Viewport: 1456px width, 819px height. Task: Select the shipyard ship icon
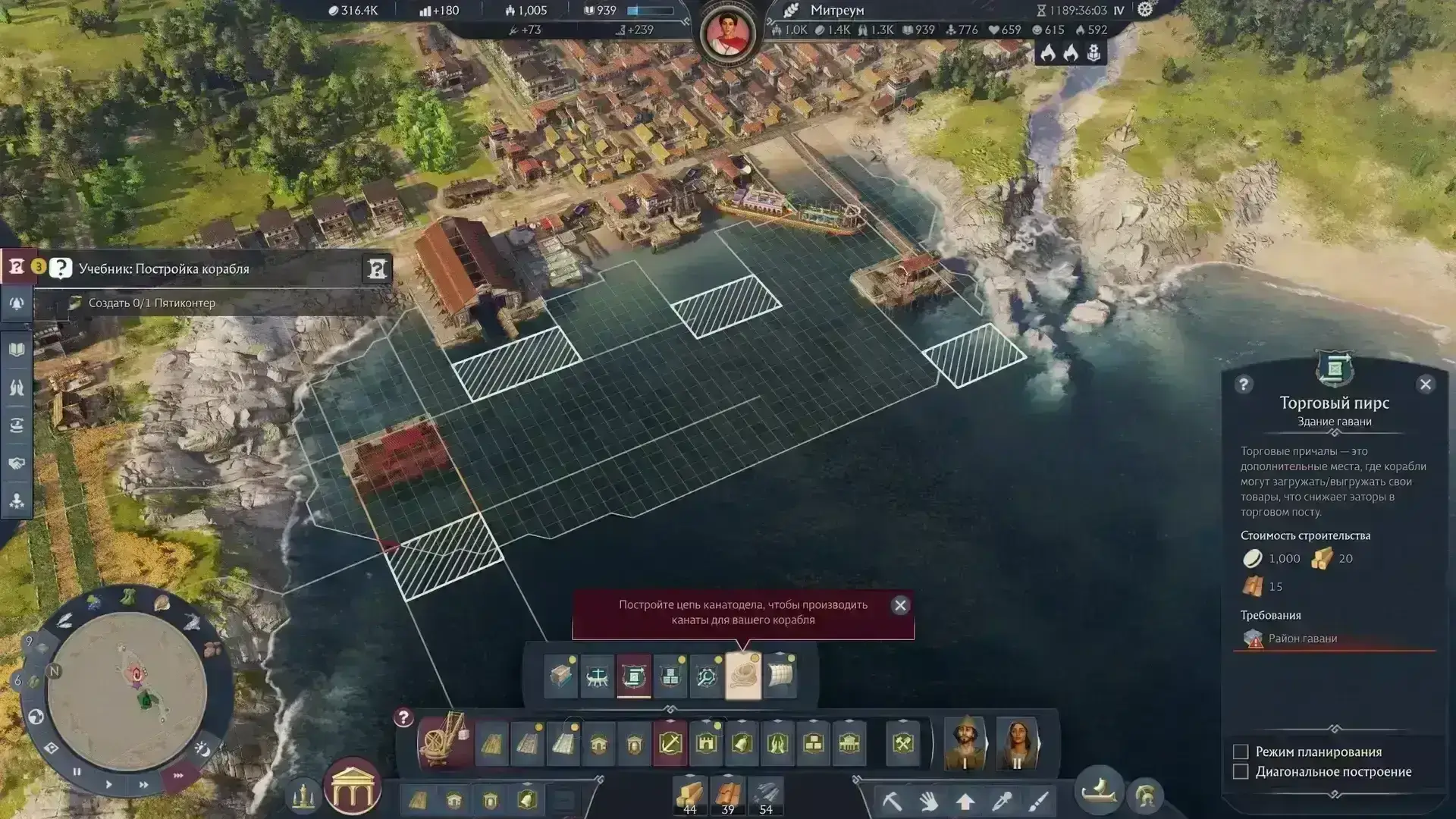click(597, 674)
